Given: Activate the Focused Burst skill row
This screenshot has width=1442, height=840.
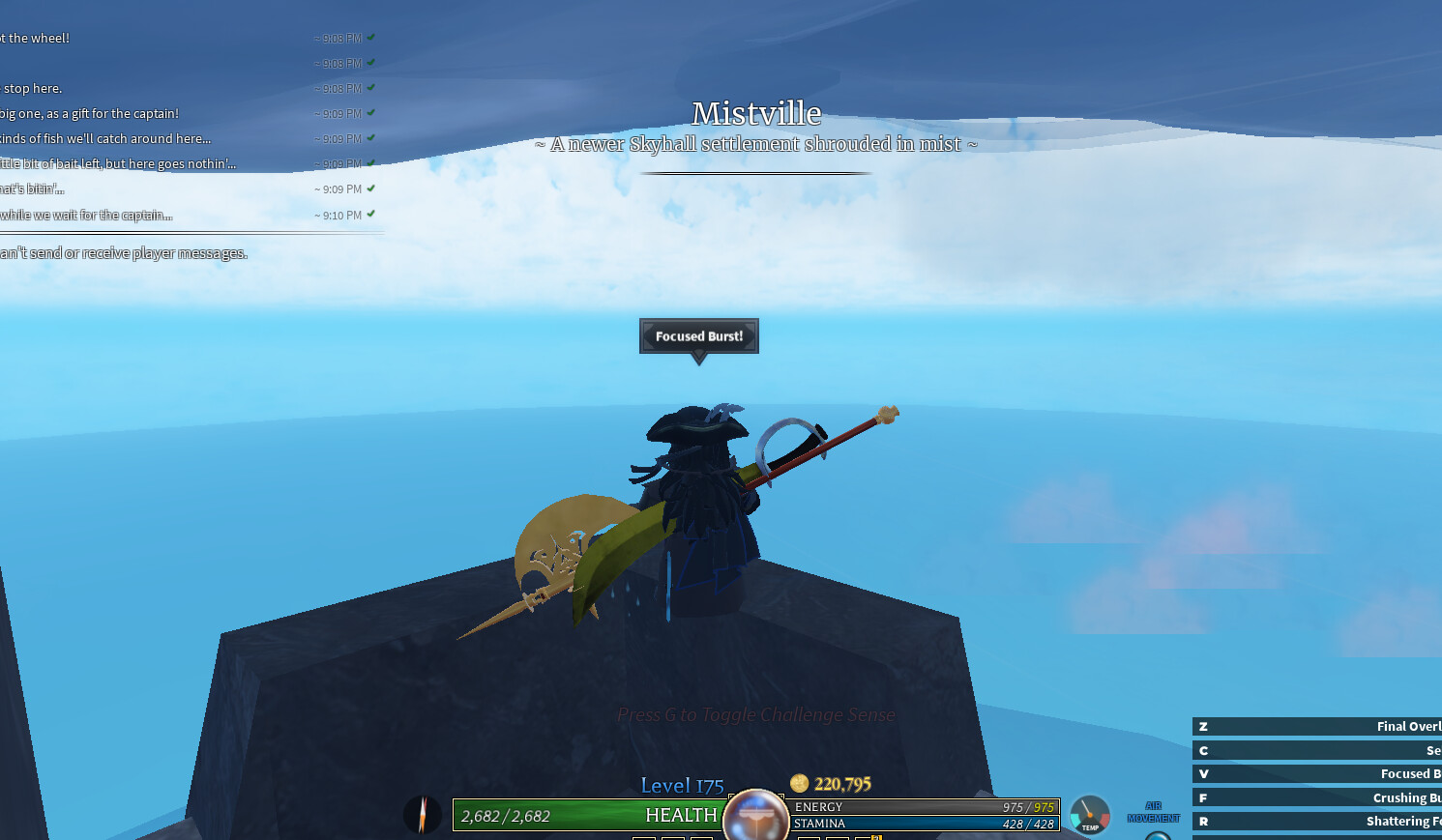Looking at the screenshot, I should tap(1317, 774).
